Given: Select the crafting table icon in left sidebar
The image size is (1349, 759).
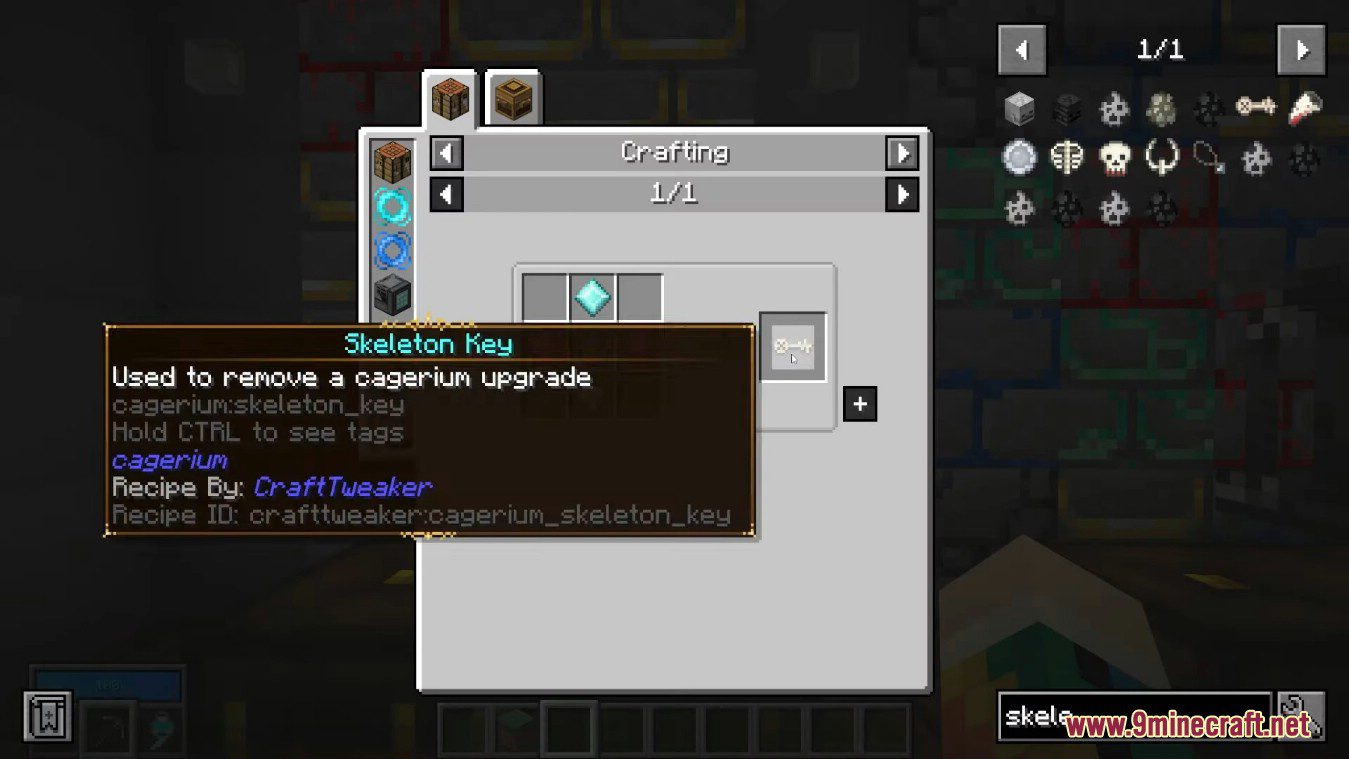Looking at the screenshot, I should [x=391, y=163].
